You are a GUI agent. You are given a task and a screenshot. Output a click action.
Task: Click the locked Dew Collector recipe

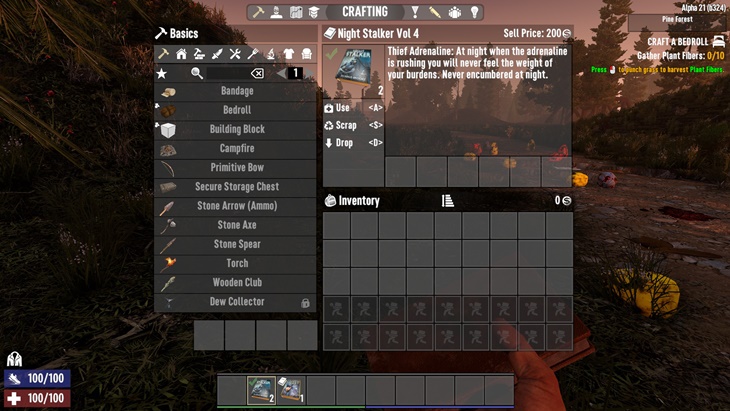click(236, 302)
